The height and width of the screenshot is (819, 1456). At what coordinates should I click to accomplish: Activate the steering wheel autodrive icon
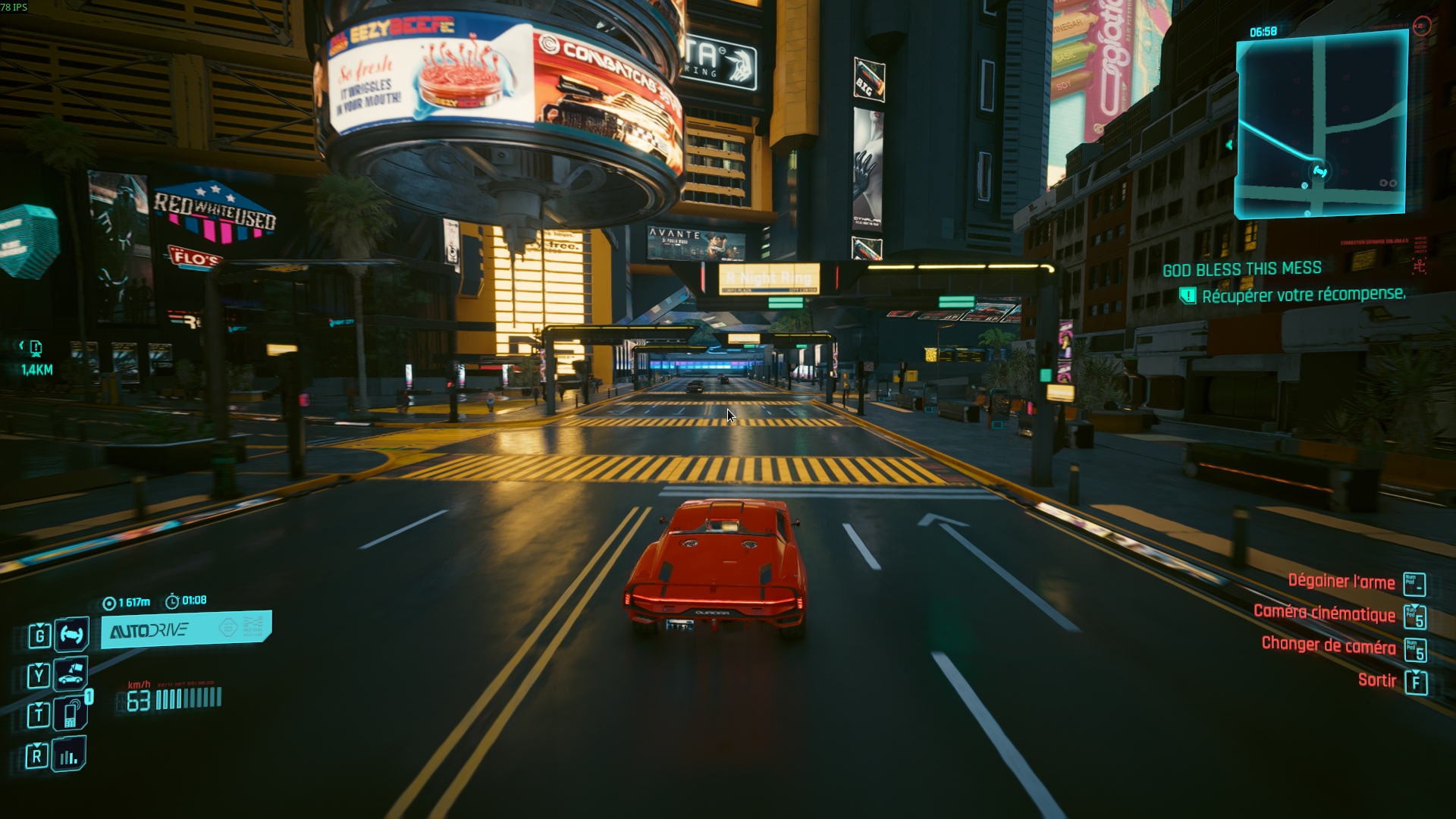71,634
